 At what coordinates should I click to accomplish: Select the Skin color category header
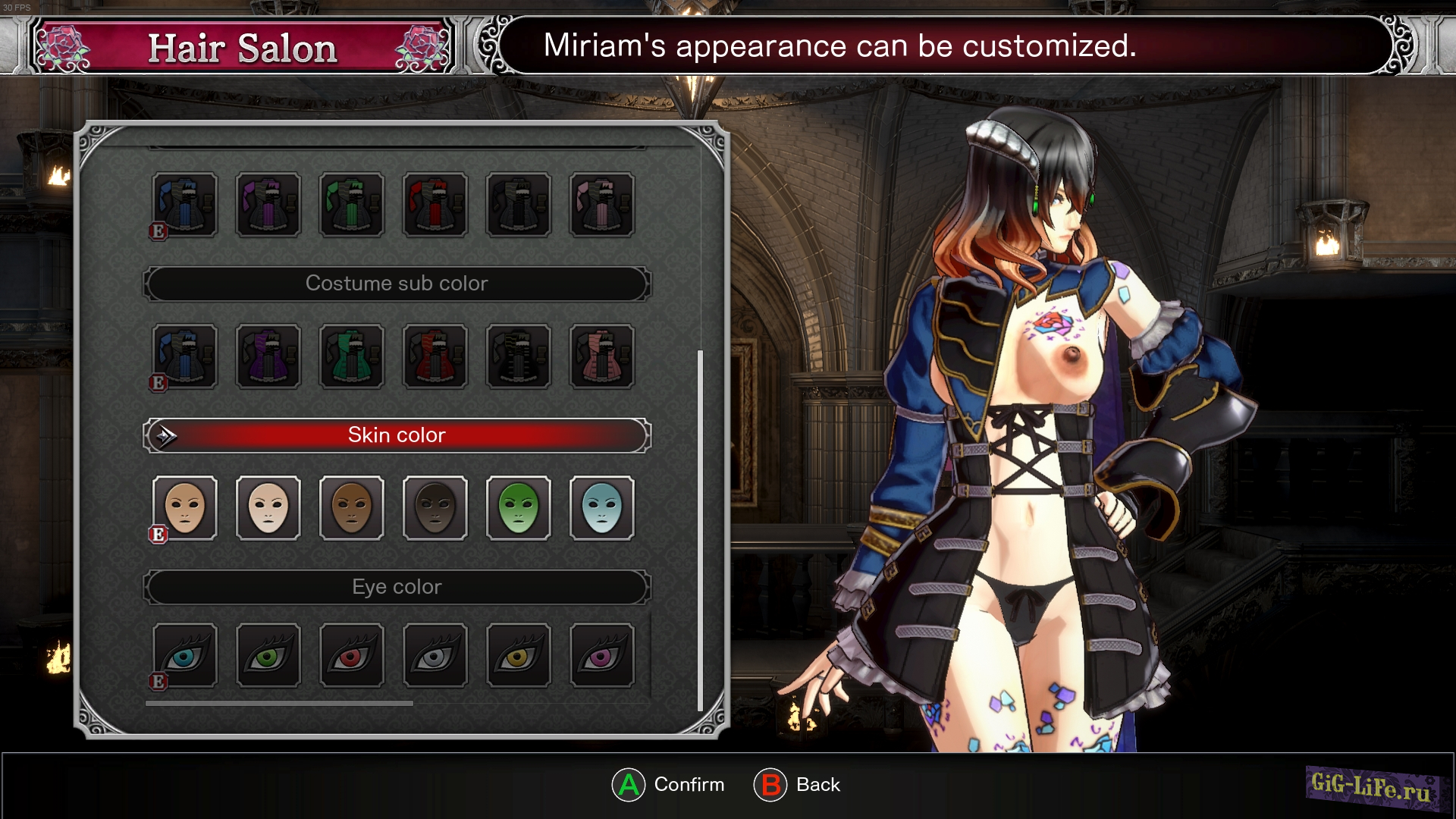(397, 435)
